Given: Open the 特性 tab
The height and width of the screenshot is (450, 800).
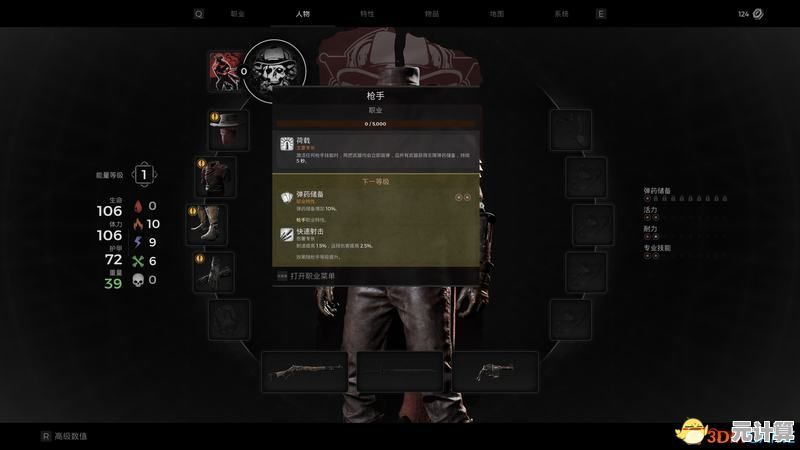Looking at the screenshot, I should tap(367, 14).
